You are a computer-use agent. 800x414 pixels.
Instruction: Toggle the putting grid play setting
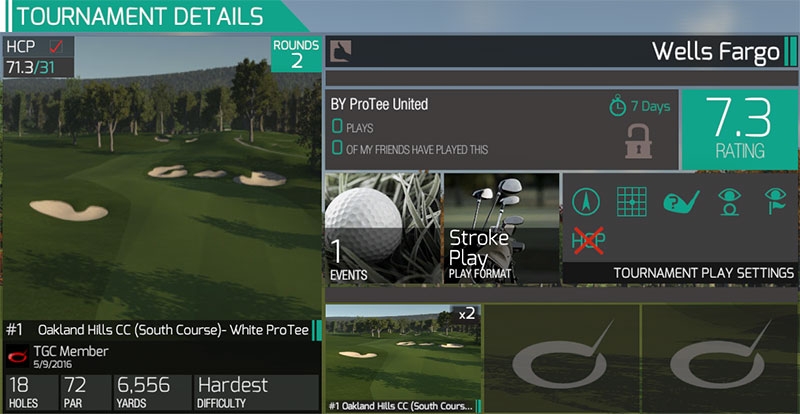633,201
